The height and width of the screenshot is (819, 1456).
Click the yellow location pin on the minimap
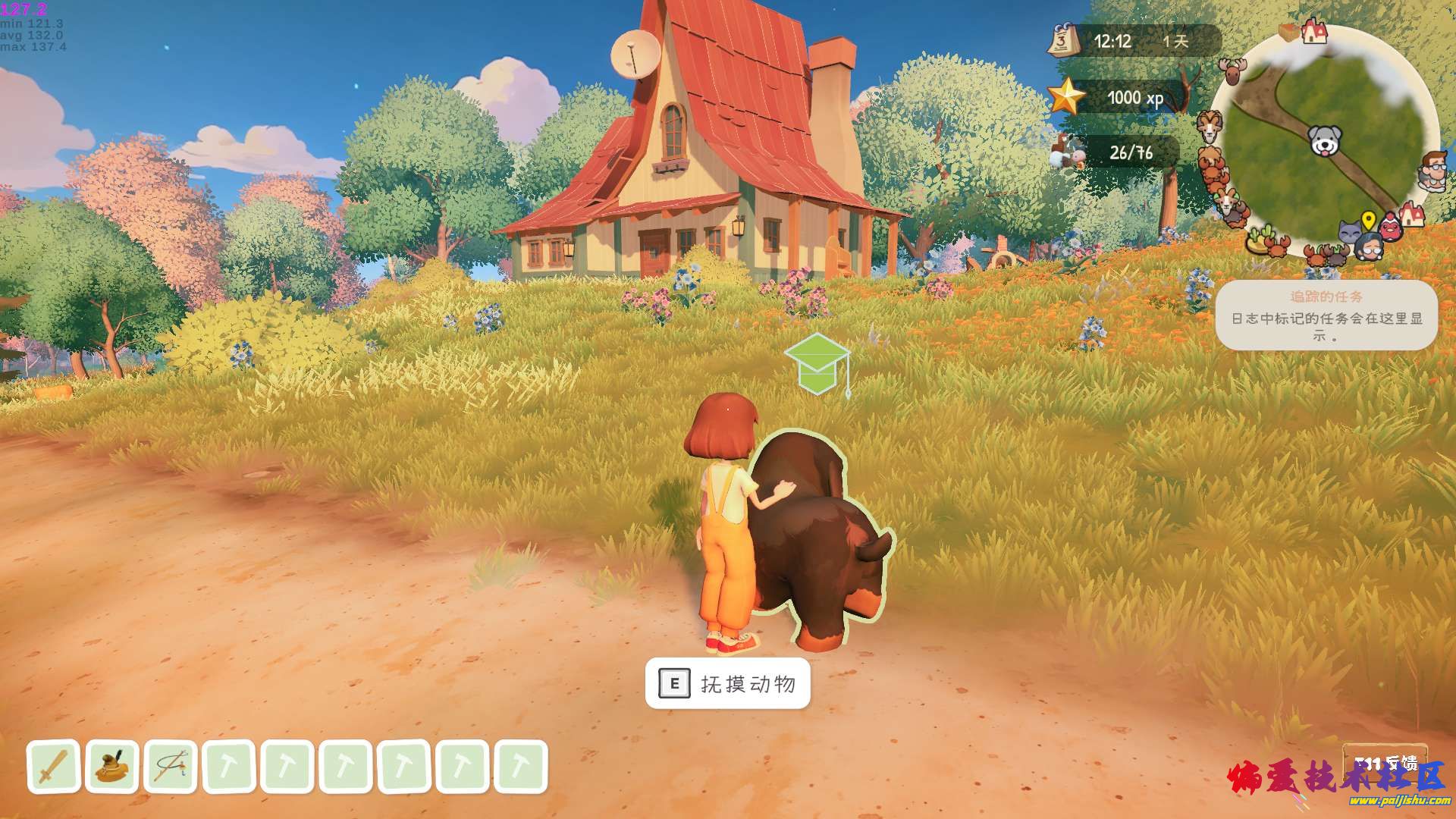pos(1368,221)
